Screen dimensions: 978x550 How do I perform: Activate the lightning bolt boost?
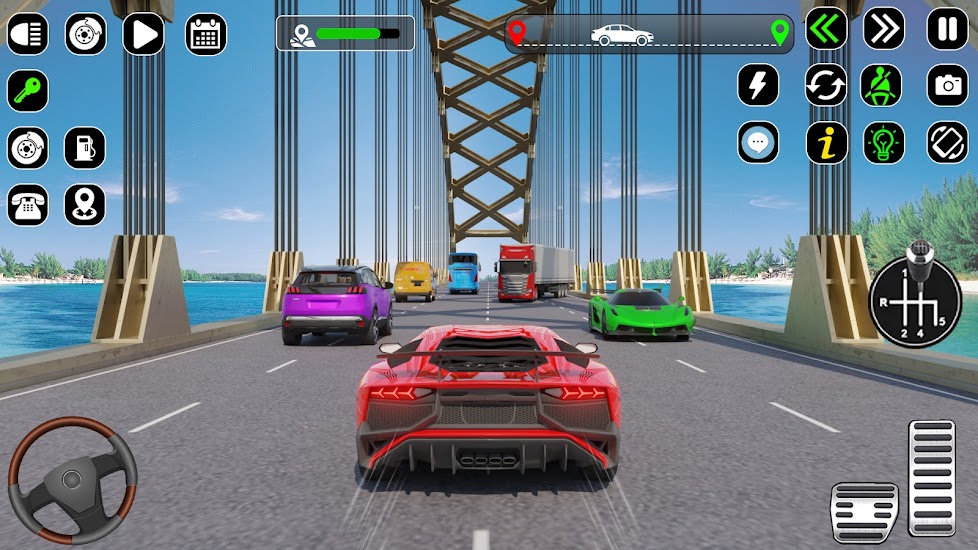click(x=758, y=85)
